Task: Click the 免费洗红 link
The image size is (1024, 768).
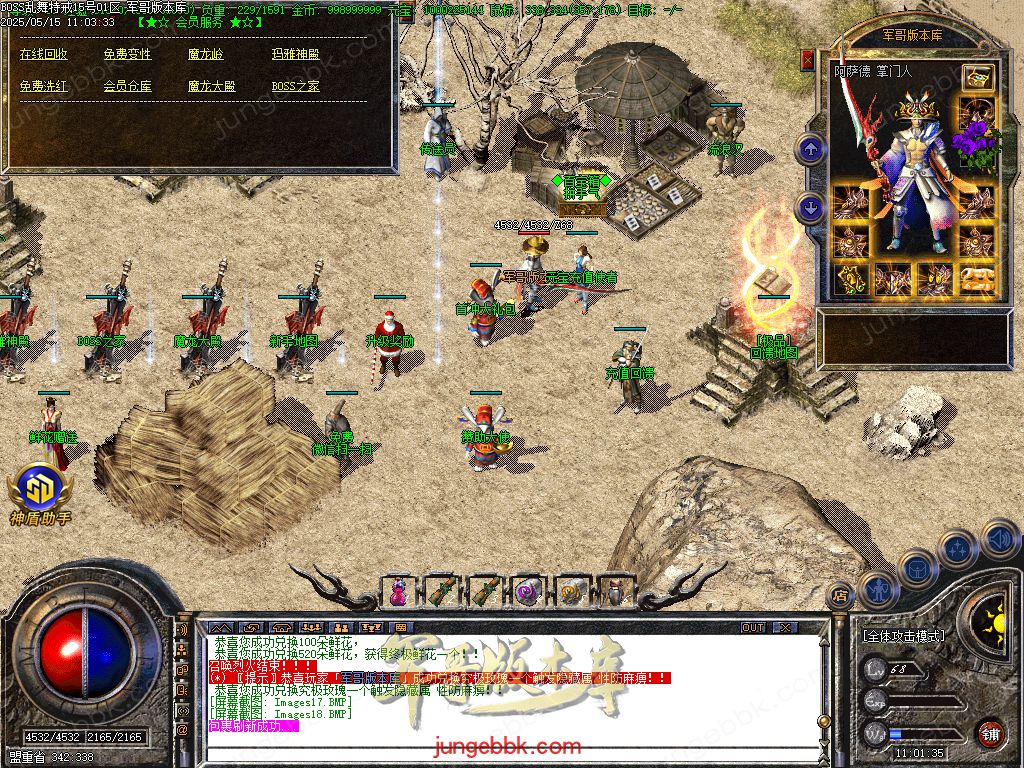Action: click(x=44, y=86)
